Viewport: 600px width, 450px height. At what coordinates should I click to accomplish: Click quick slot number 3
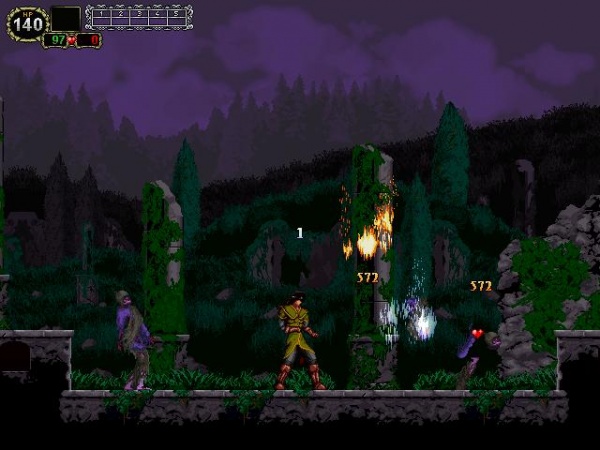coord(139,17)
